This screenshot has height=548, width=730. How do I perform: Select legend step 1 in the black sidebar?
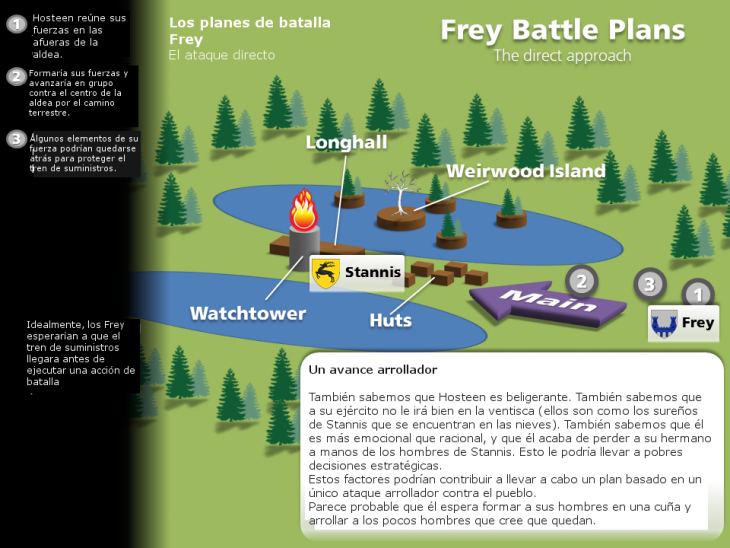coord(16,24)
